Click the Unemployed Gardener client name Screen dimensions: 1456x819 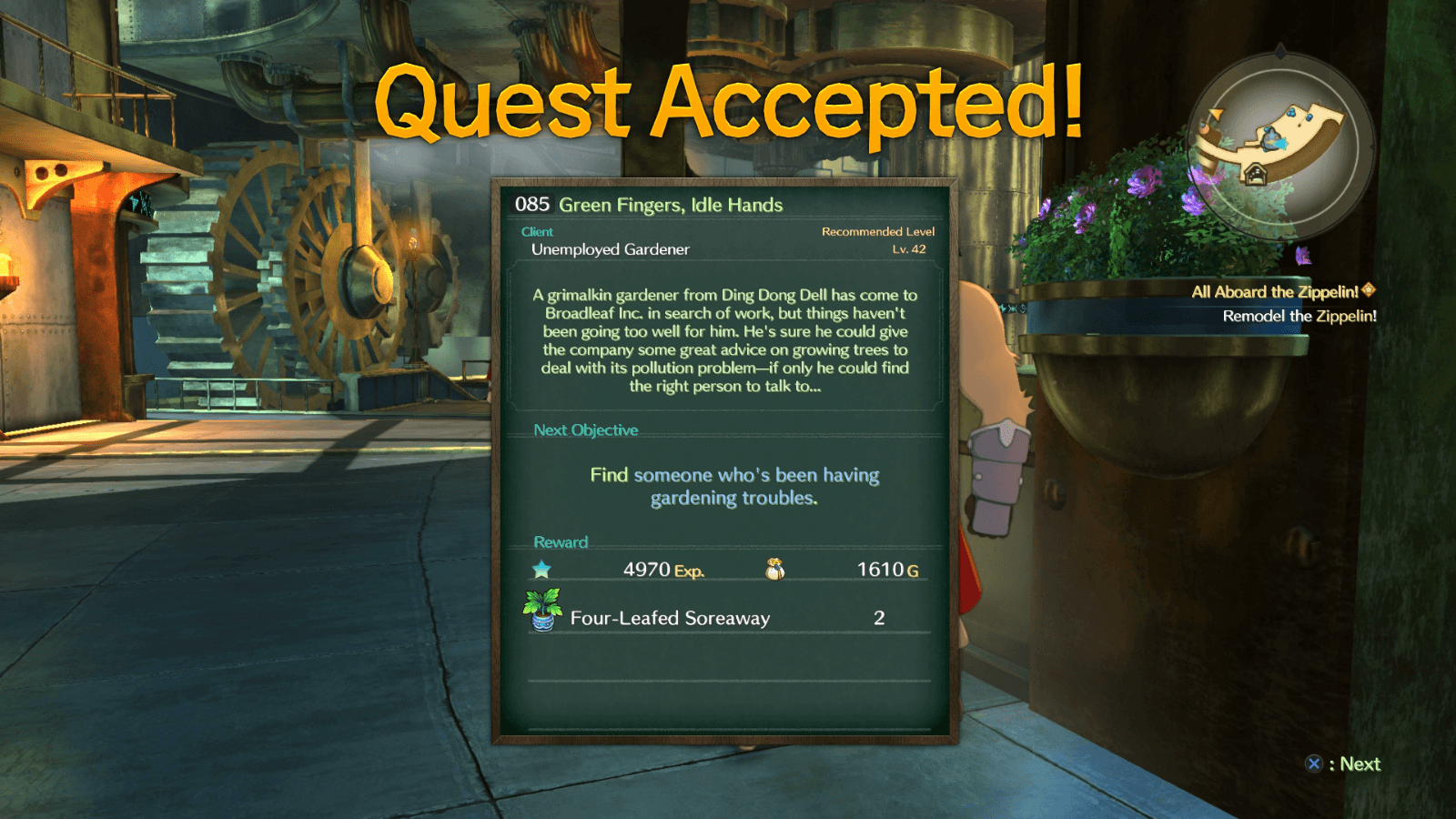coord(609,248)
